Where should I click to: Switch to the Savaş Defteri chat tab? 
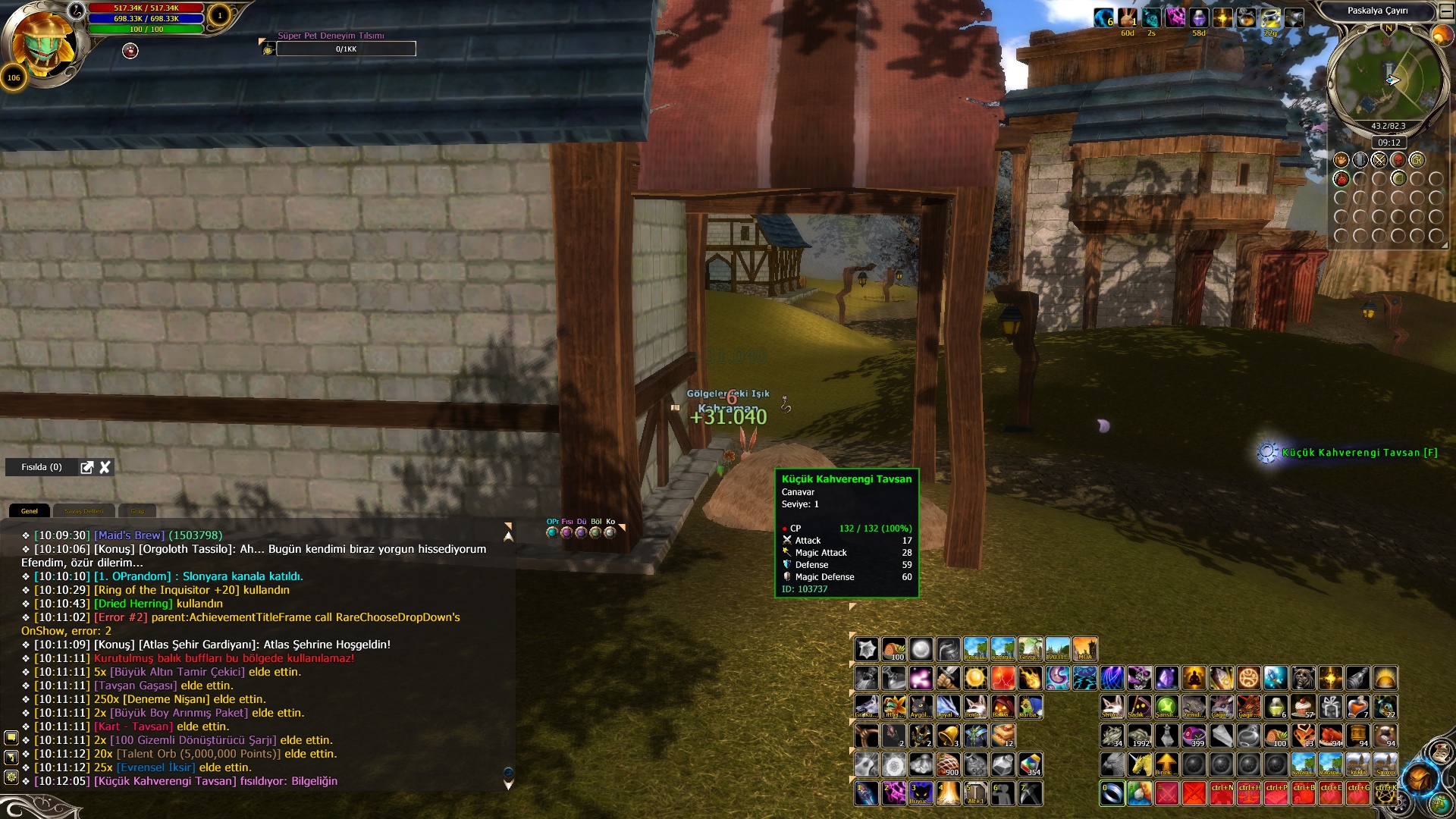pyautogui.click(x=83, y=511)
